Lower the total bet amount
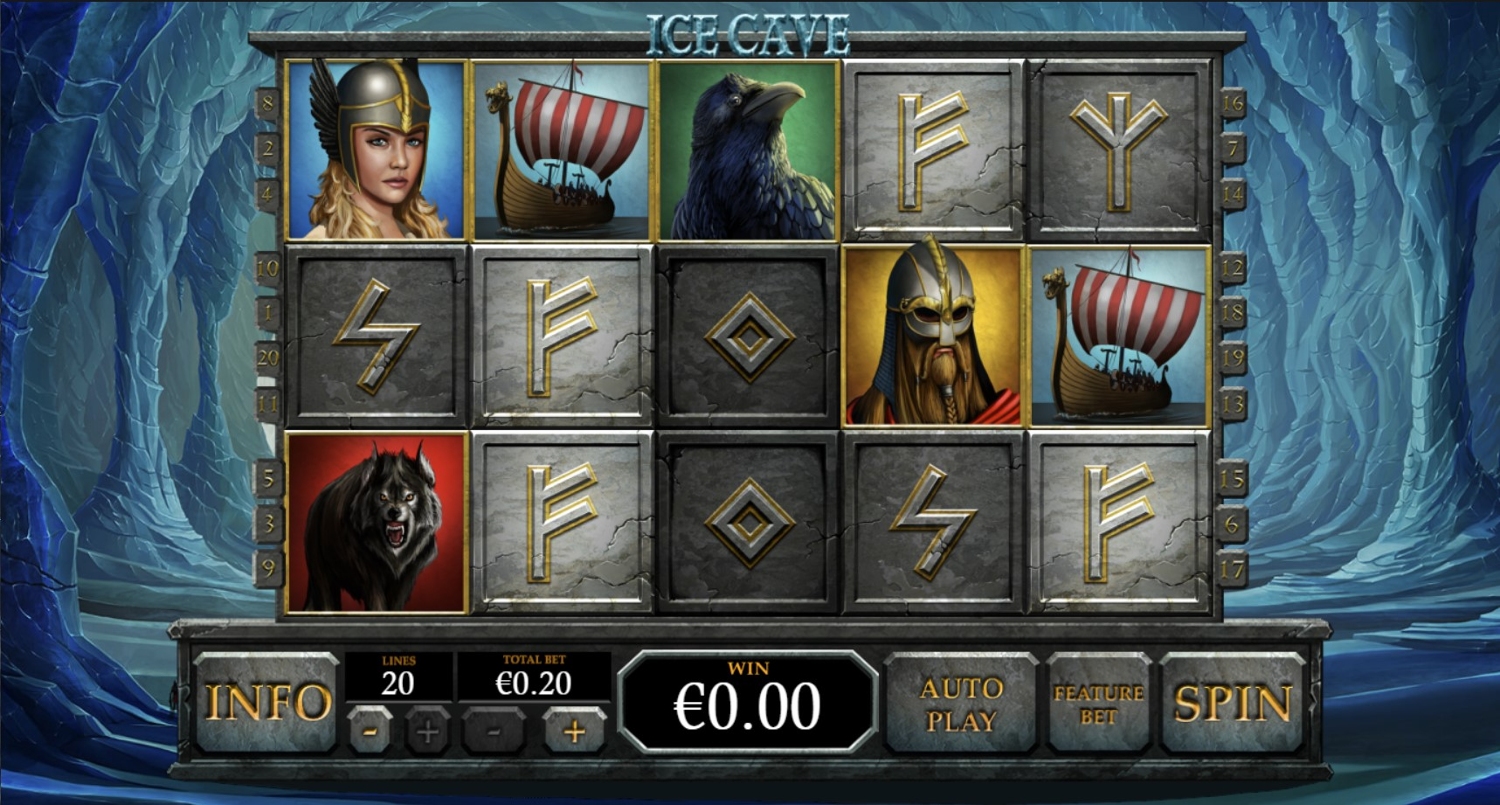The height and width of the screenshot is (805, 1500). 494,730
